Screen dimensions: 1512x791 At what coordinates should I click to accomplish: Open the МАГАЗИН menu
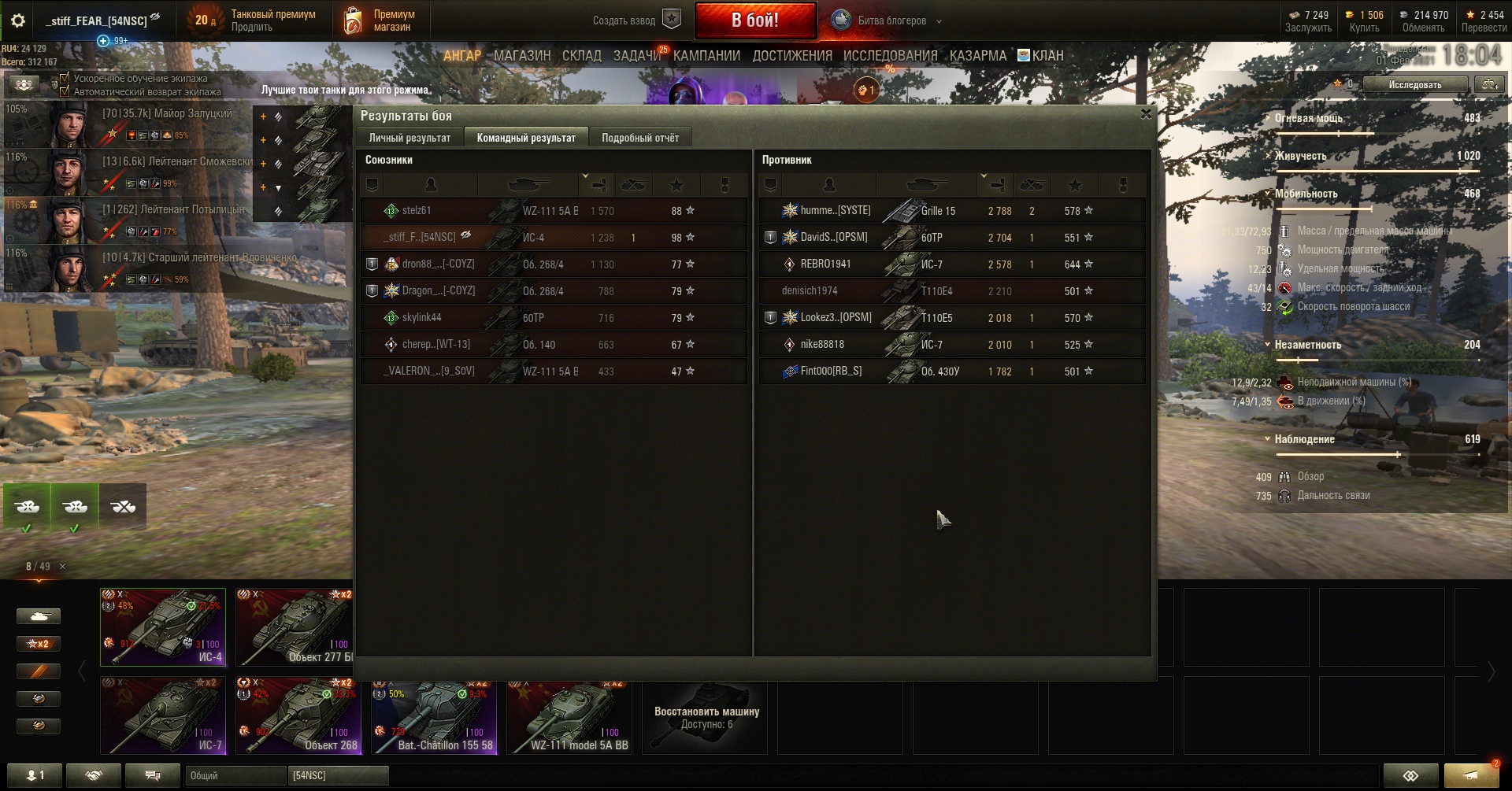click(521, 56)
